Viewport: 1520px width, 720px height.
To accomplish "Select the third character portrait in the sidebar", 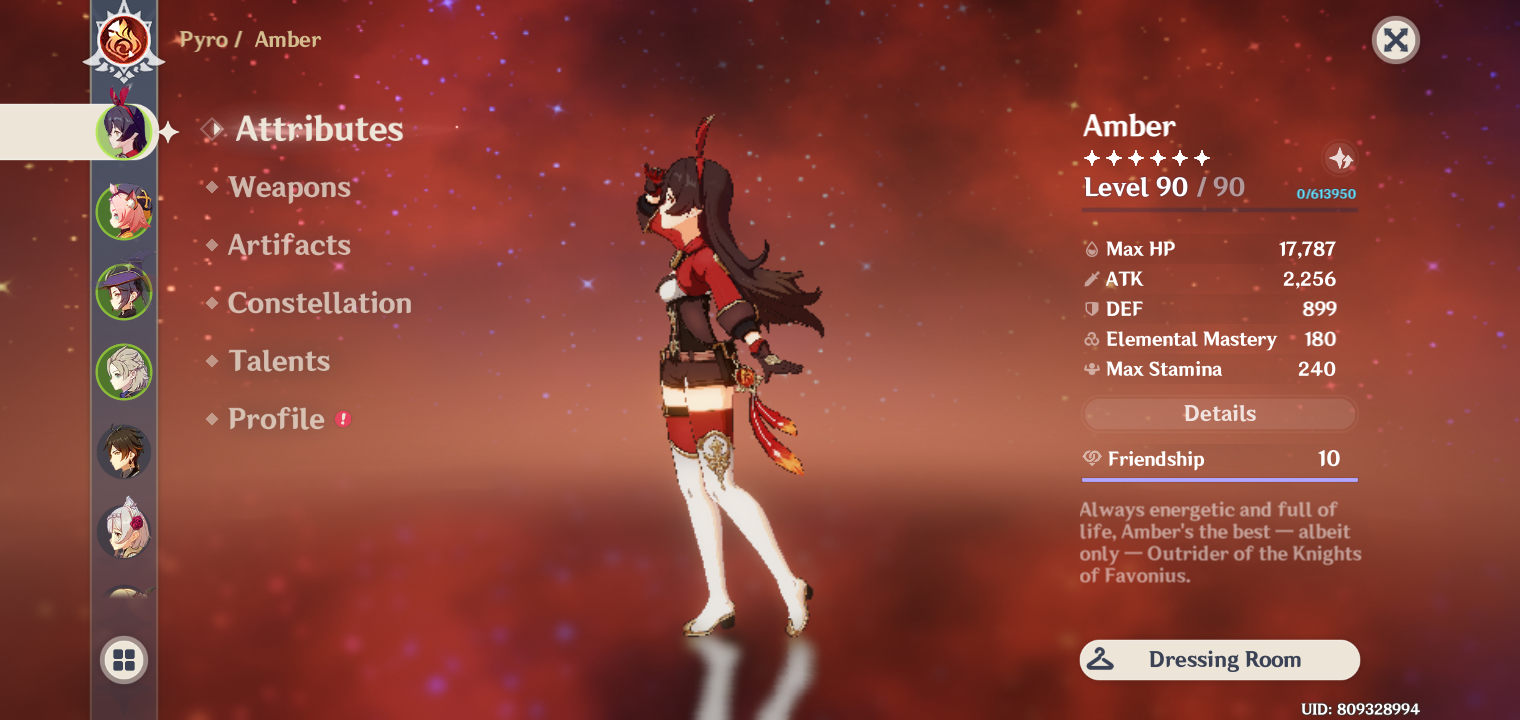I will (123, 291).
